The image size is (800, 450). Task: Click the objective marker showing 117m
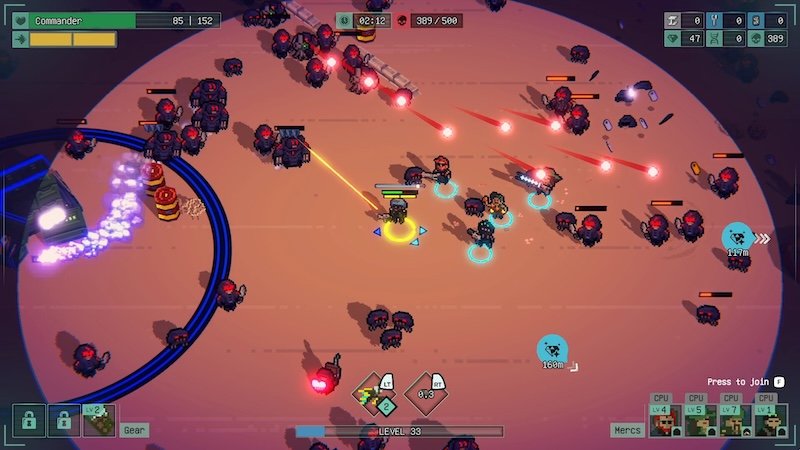(738, 237)
